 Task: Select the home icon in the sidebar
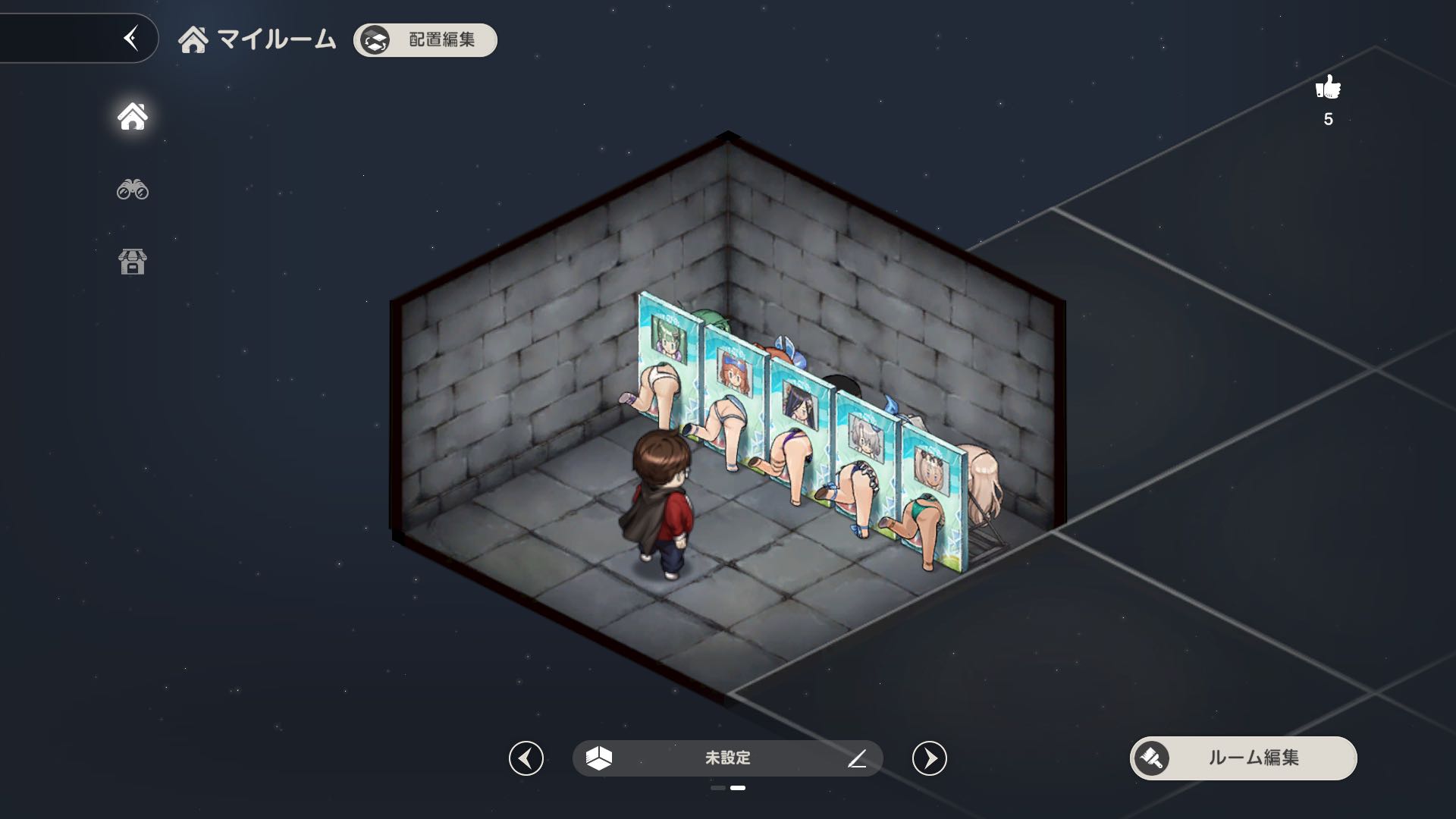point(133,116)
